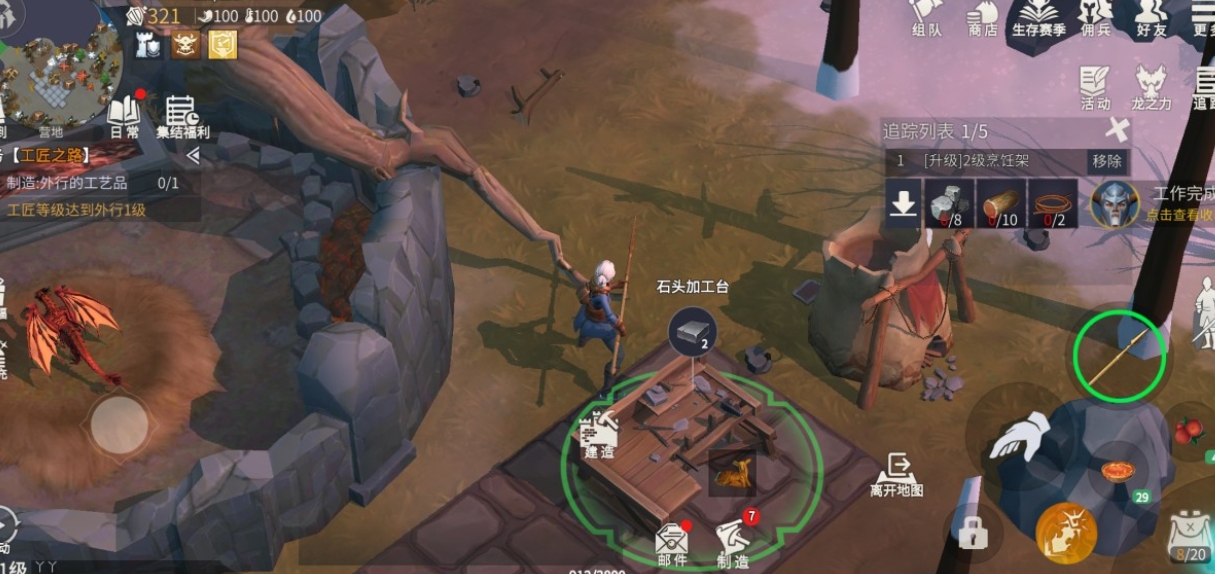The width and height of the screenshot is (1215, 574).
Task: Open the 生存赛季 survival season page
Action: tap(1042, 17)
